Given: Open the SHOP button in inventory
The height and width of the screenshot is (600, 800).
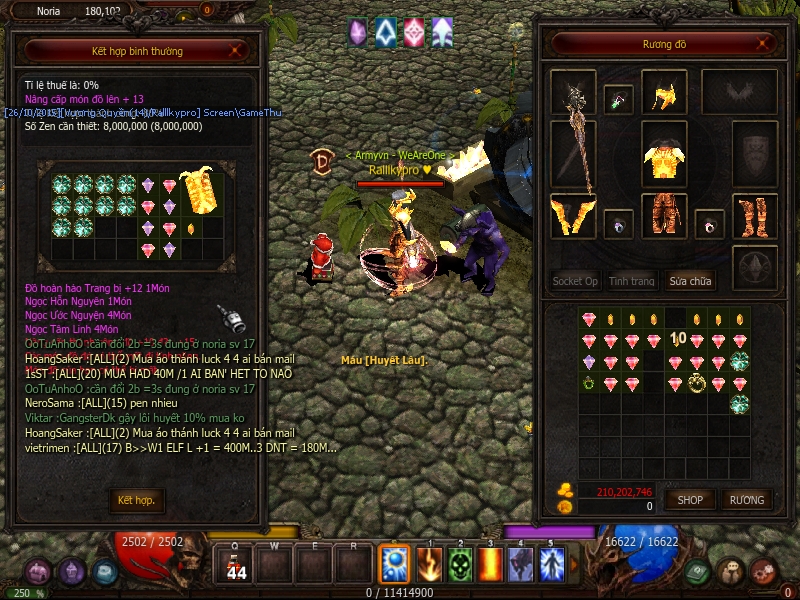Looking at the screenshot, I should point(690,500).
